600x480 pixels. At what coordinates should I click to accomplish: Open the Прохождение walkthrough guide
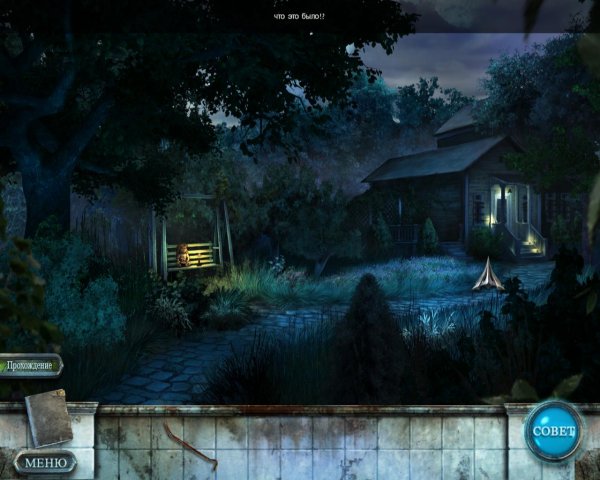click(31, 365)
